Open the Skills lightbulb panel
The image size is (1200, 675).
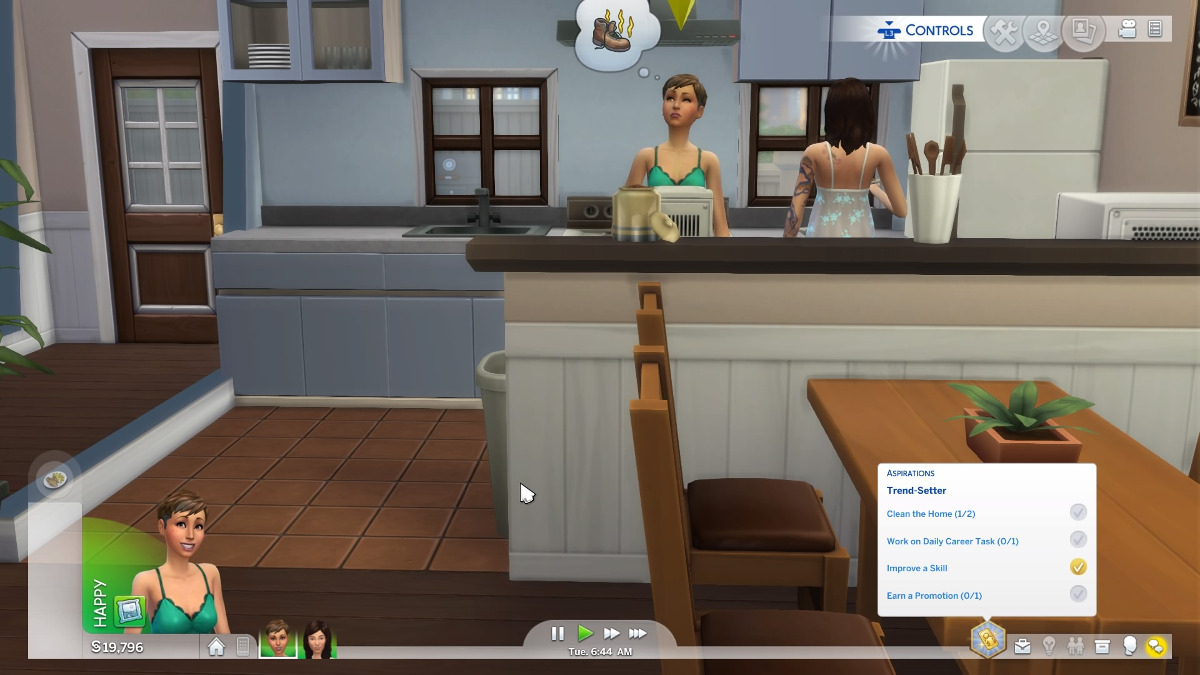pyautogui.click(x=1049, y=646)
